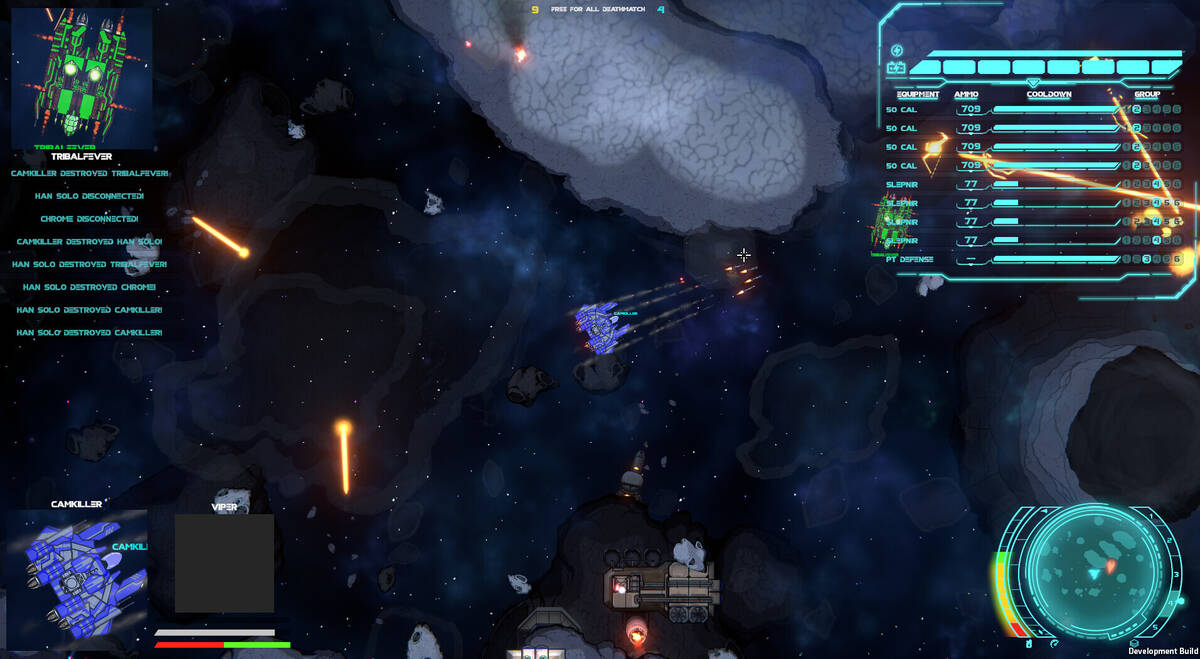The width and height of the screenshot is (1200, 659).
Task: Collapse the equipment panel with the down arrow
Action: [1033, 82]
